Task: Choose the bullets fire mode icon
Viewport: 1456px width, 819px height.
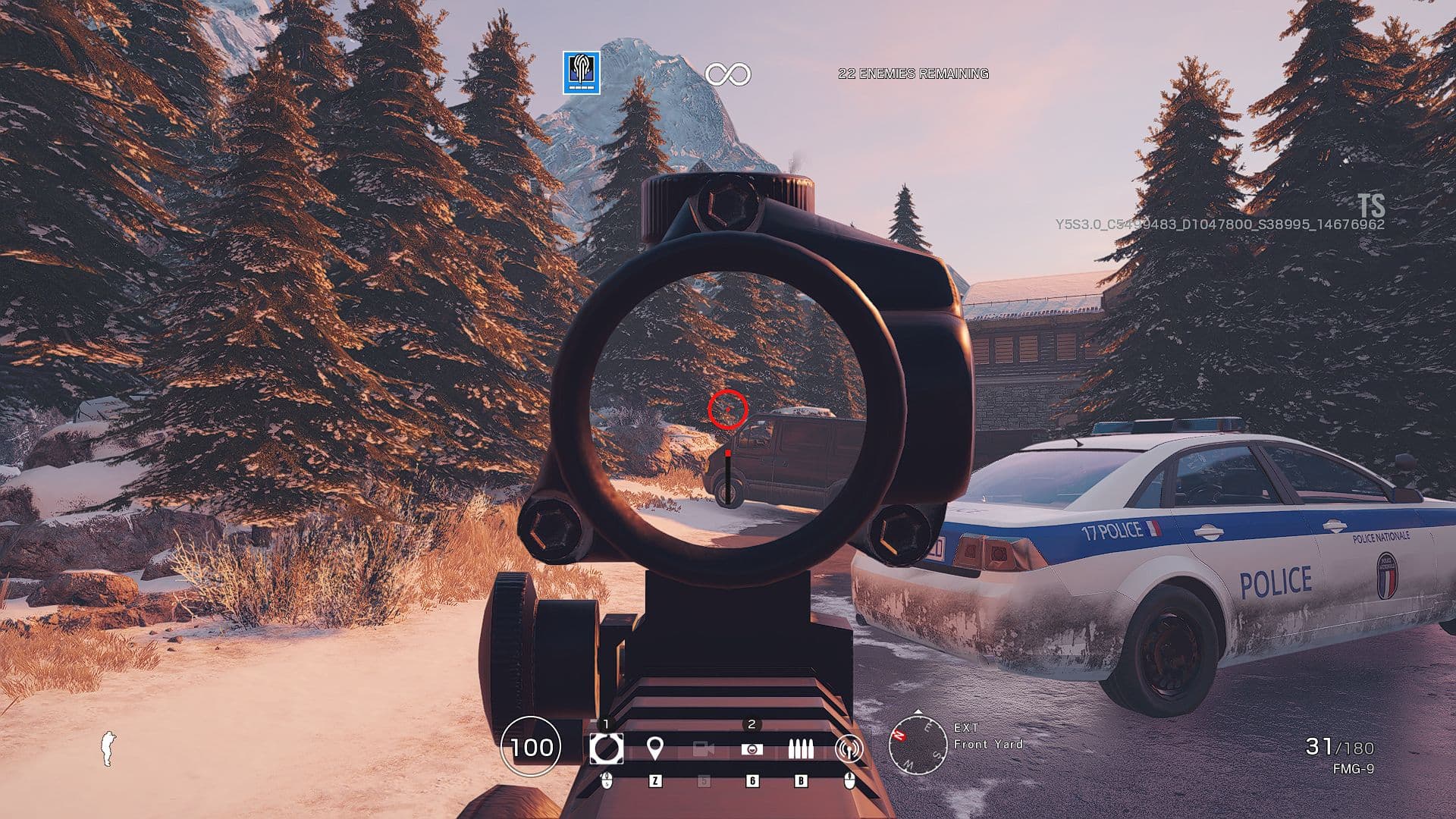Action: click(800, 749)
